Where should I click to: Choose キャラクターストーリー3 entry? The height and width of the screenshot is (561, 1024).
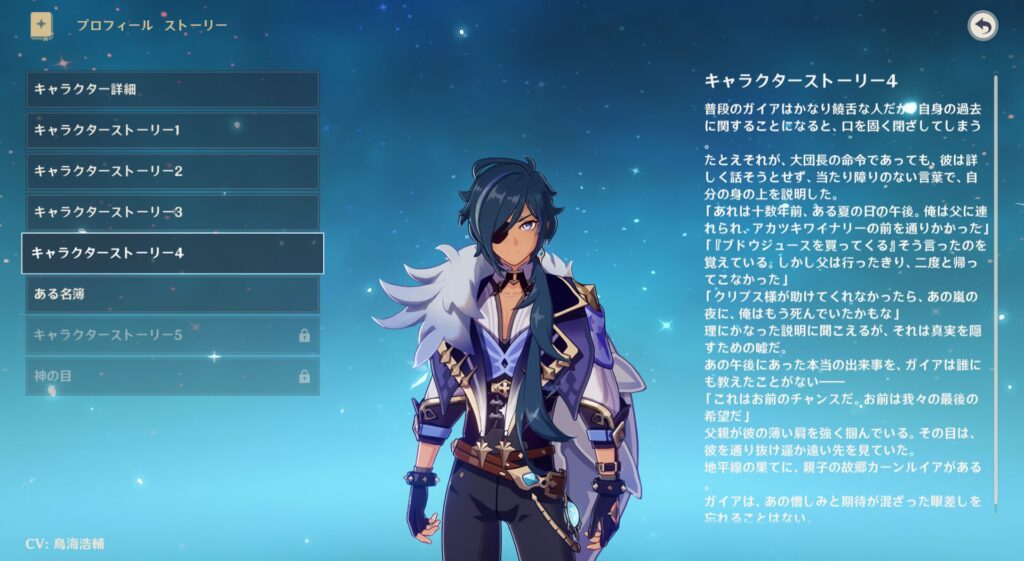[x=172, y=212]
